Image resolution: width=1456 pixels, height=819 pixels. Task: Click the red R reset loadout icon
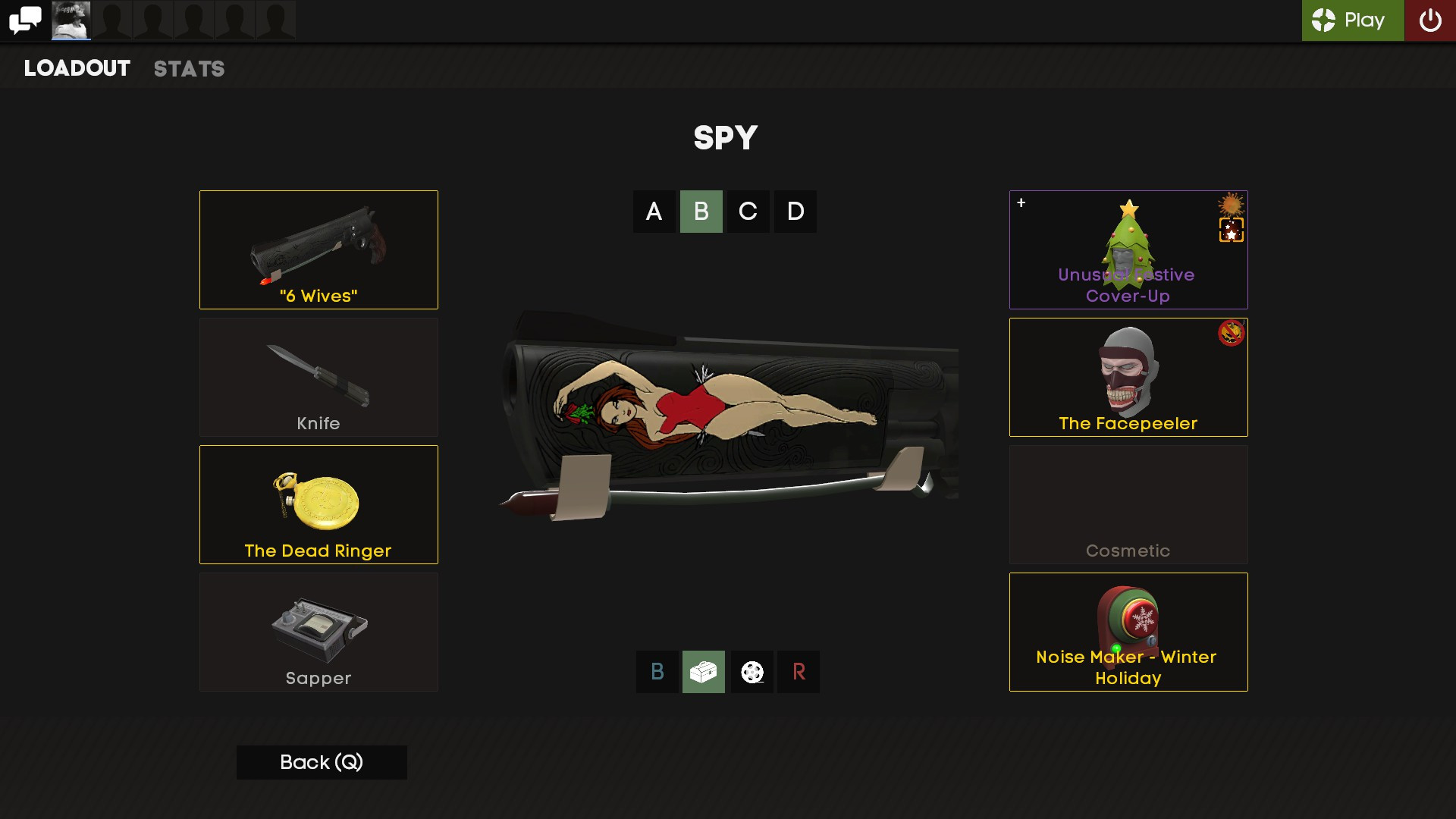[799, 671]
